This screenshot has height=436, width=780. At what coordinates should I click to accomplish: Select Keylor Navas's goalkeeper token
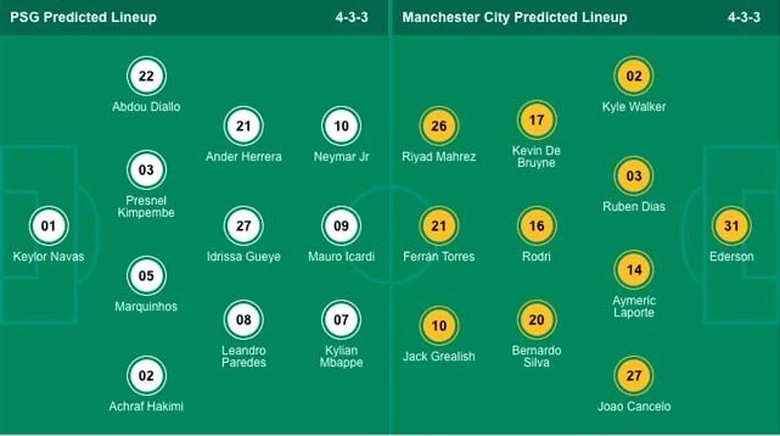48,226
